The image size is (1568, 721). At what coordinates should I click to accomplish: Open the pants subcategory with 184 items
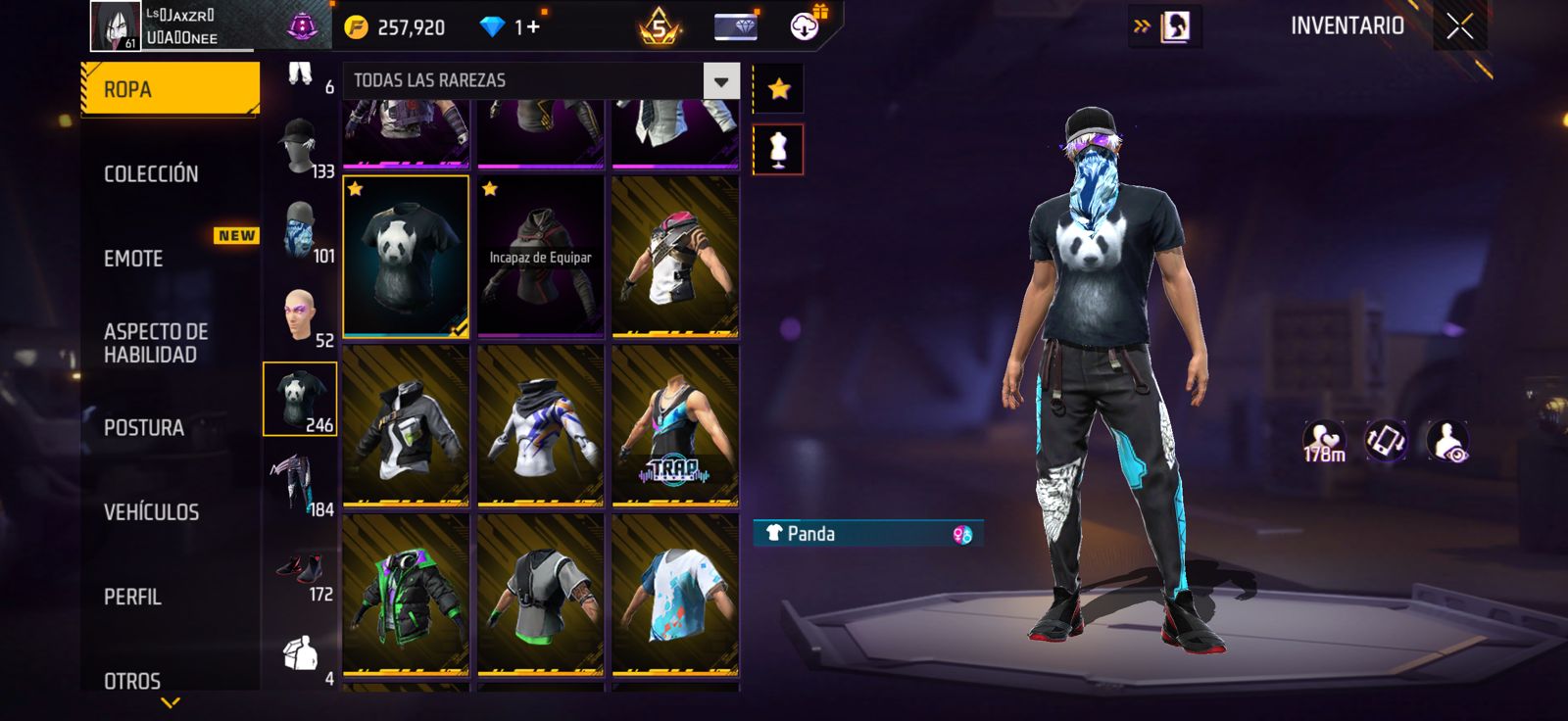[300, 484]
